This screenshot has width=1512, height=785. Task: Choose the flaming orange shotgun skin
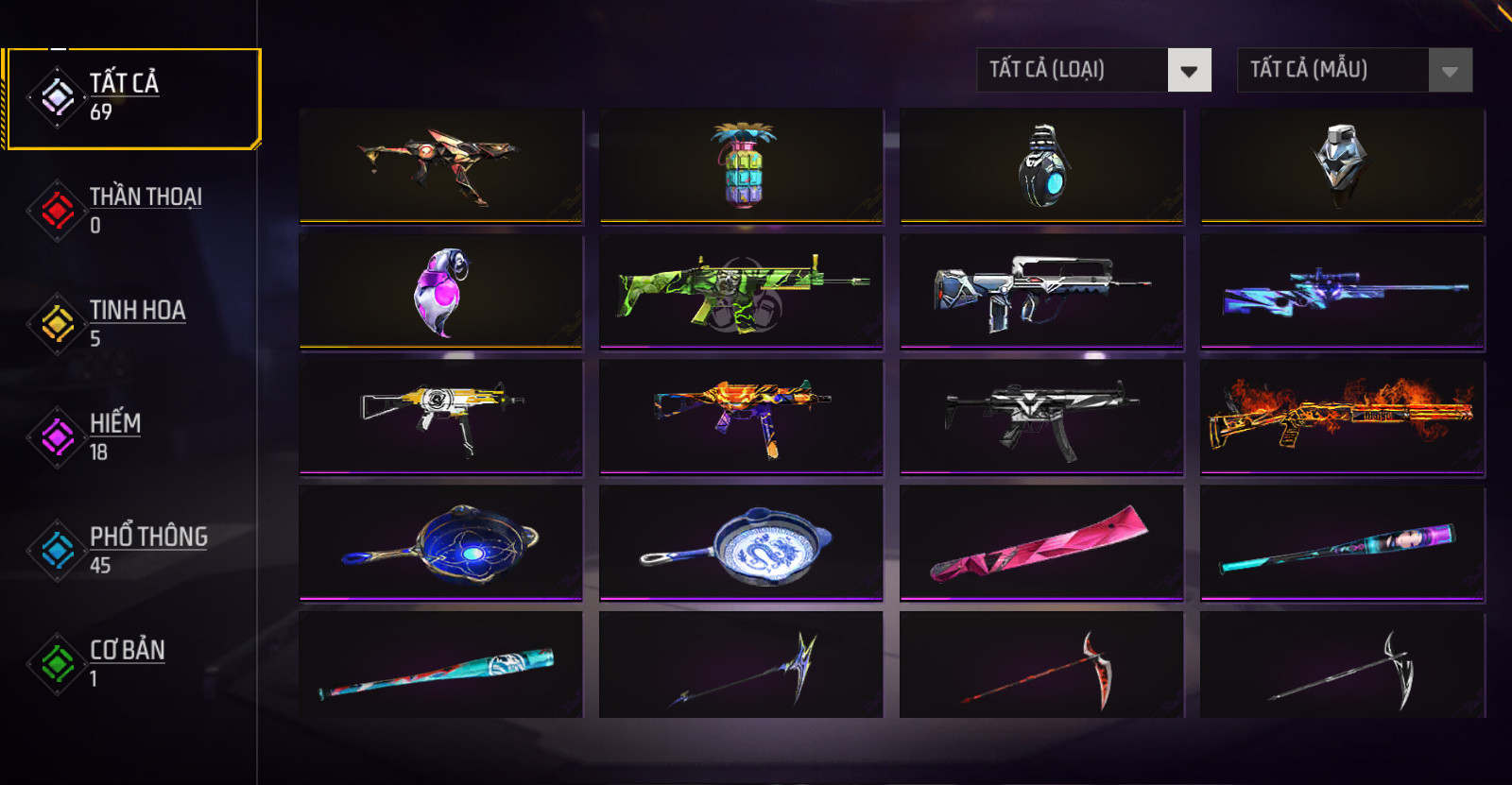tap(1342, 416)
